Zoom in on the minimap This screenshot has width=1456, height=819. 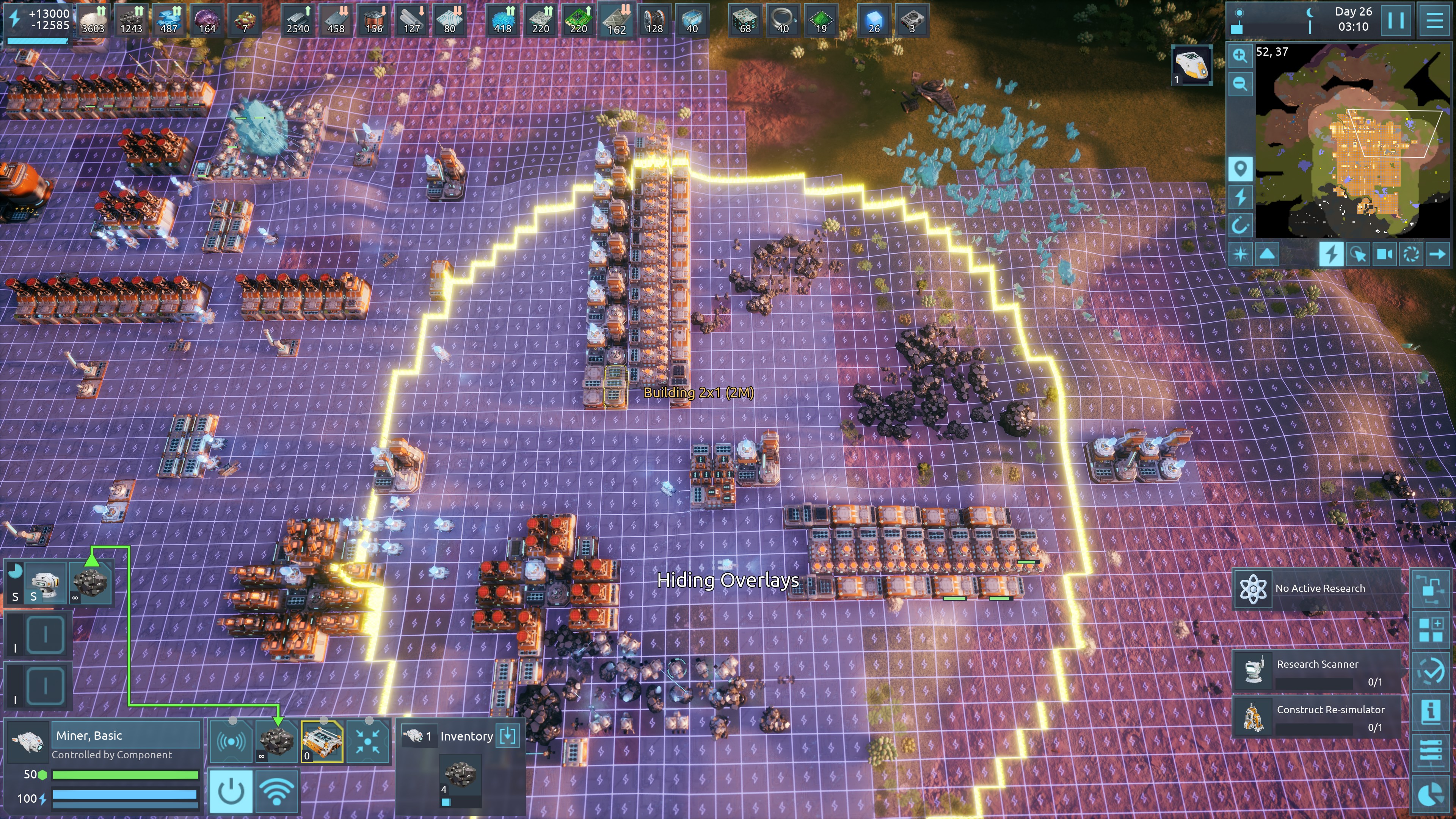pyautogui.click(x=1240, y=55)
